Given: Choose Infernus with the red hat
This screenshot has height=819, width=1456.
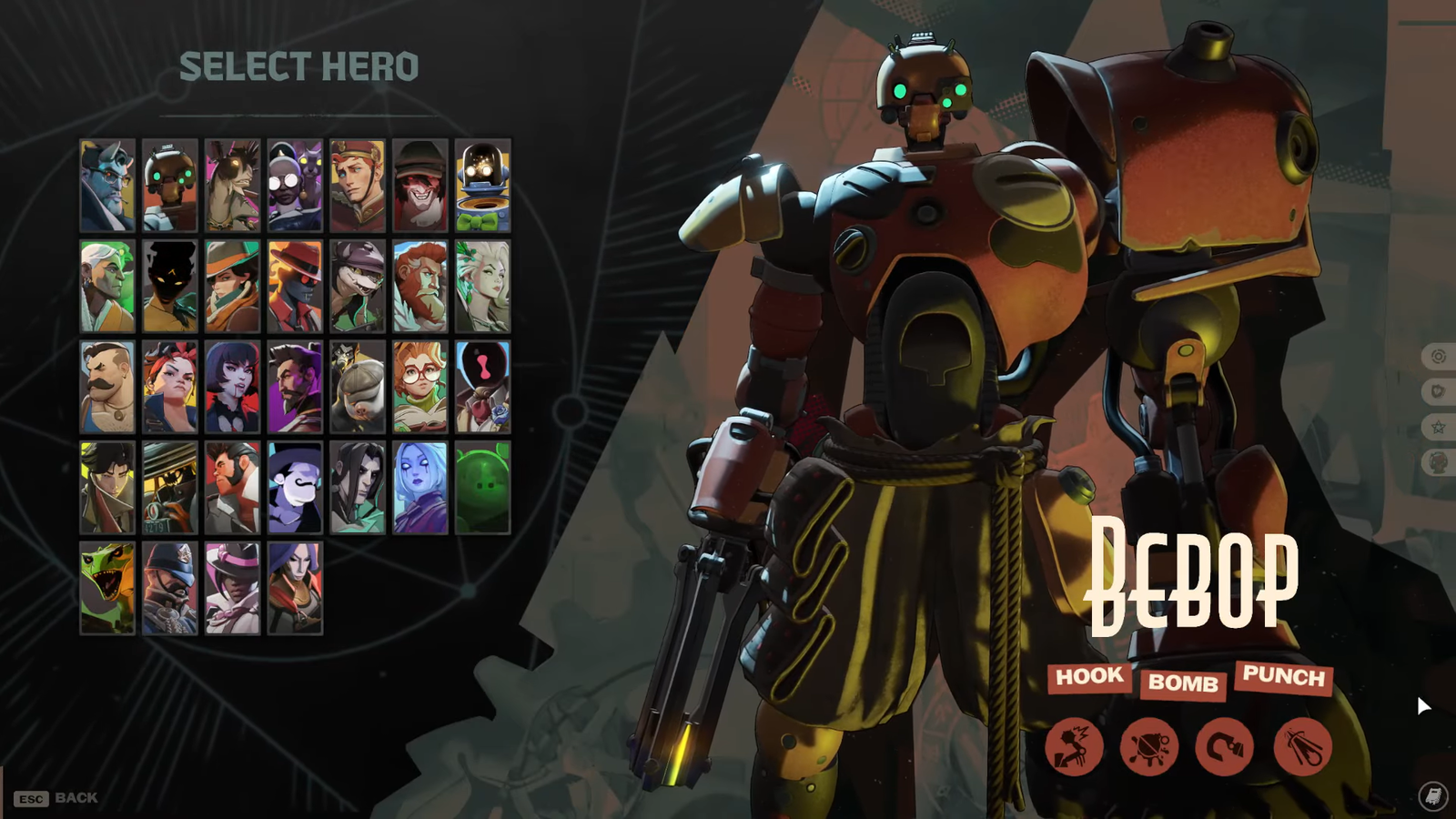Looking at the screenshot, I should 295,287.
